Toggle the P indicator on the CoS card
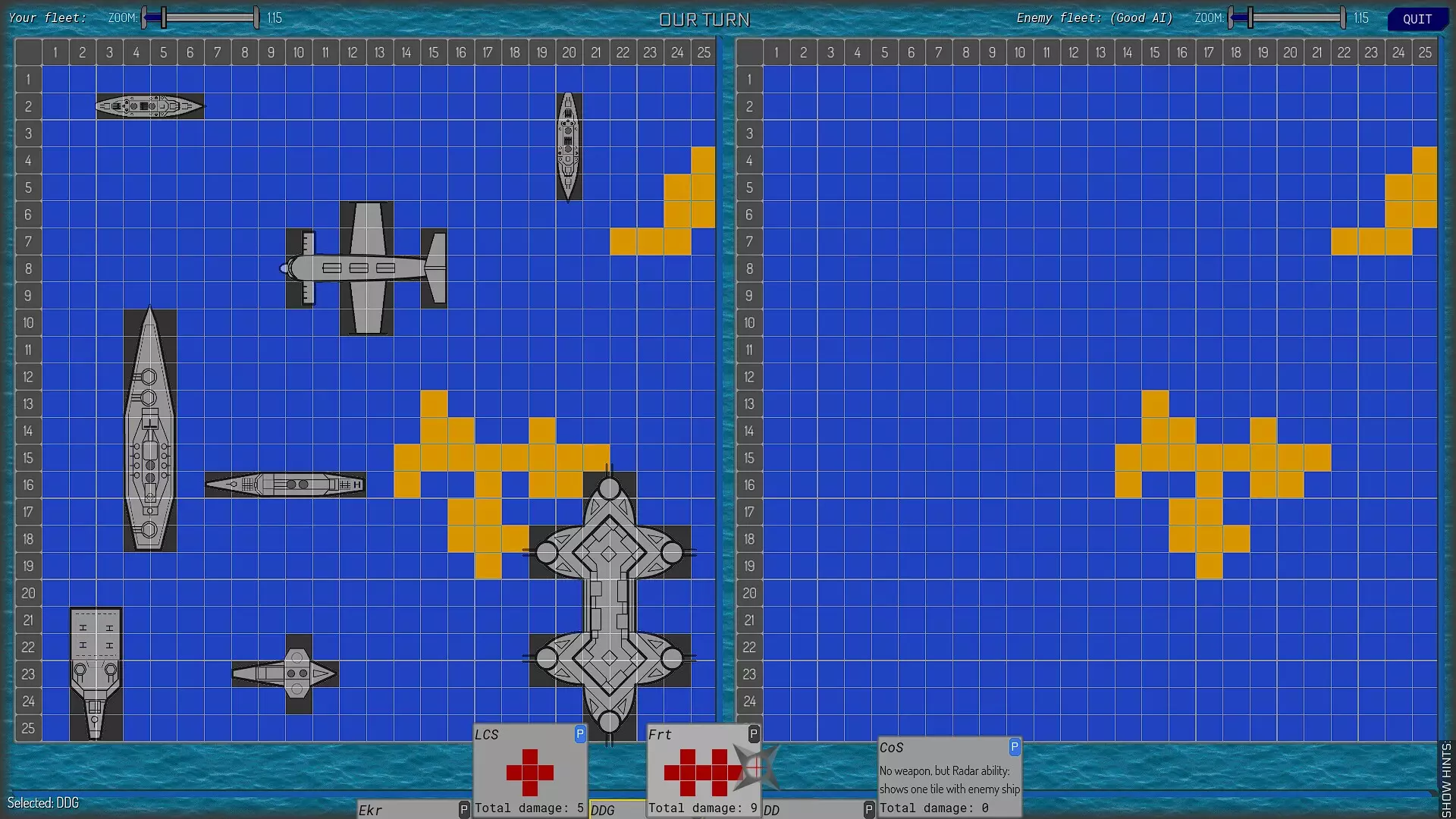This screenshot has width=1456, height=819. pyautogui.click(x=1015, y=747)
